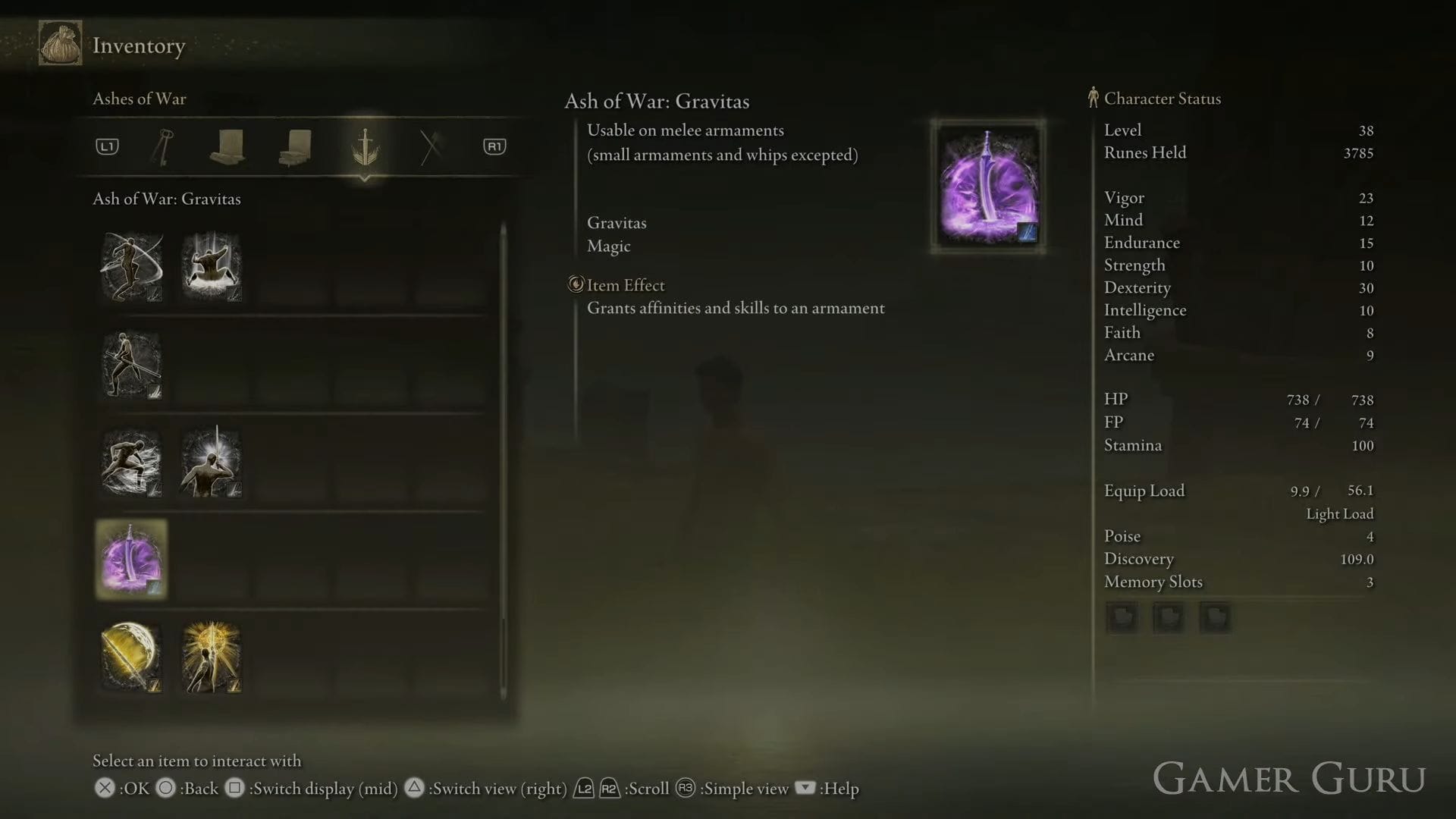Select the golden rays incantation-style ash icon

(x=211, y=657)
